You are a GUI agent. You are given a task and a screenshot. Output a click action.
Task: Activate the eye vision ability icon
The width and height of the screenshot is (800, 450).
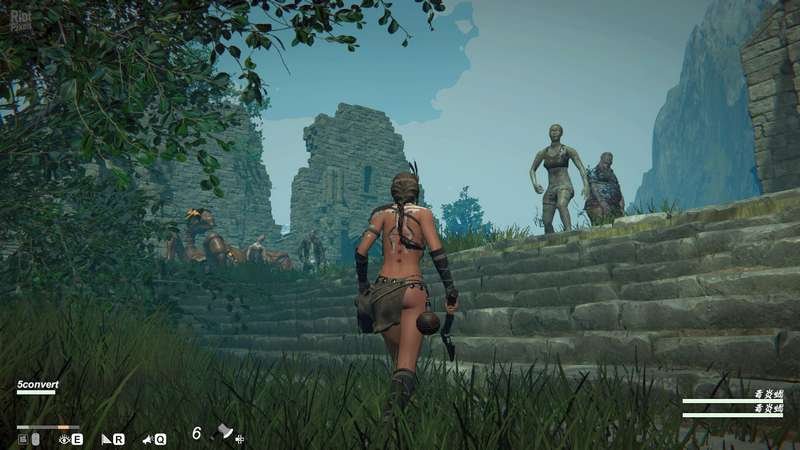65,439
